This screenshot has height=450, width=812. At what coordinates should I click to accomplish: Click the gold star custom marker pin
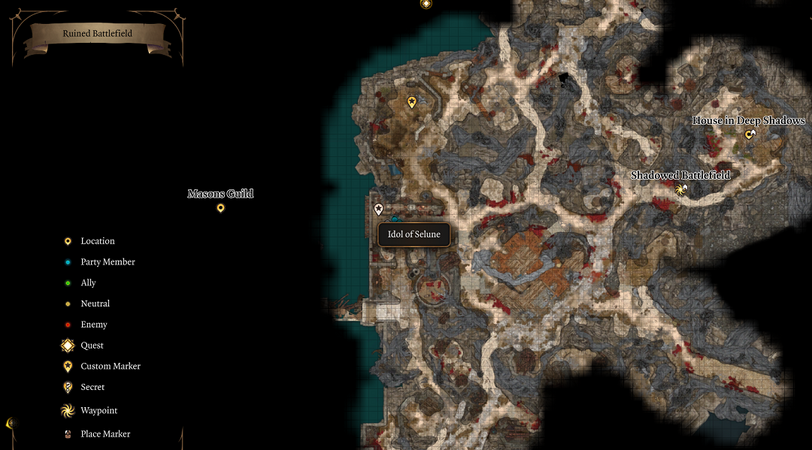[x=411, y=102]
